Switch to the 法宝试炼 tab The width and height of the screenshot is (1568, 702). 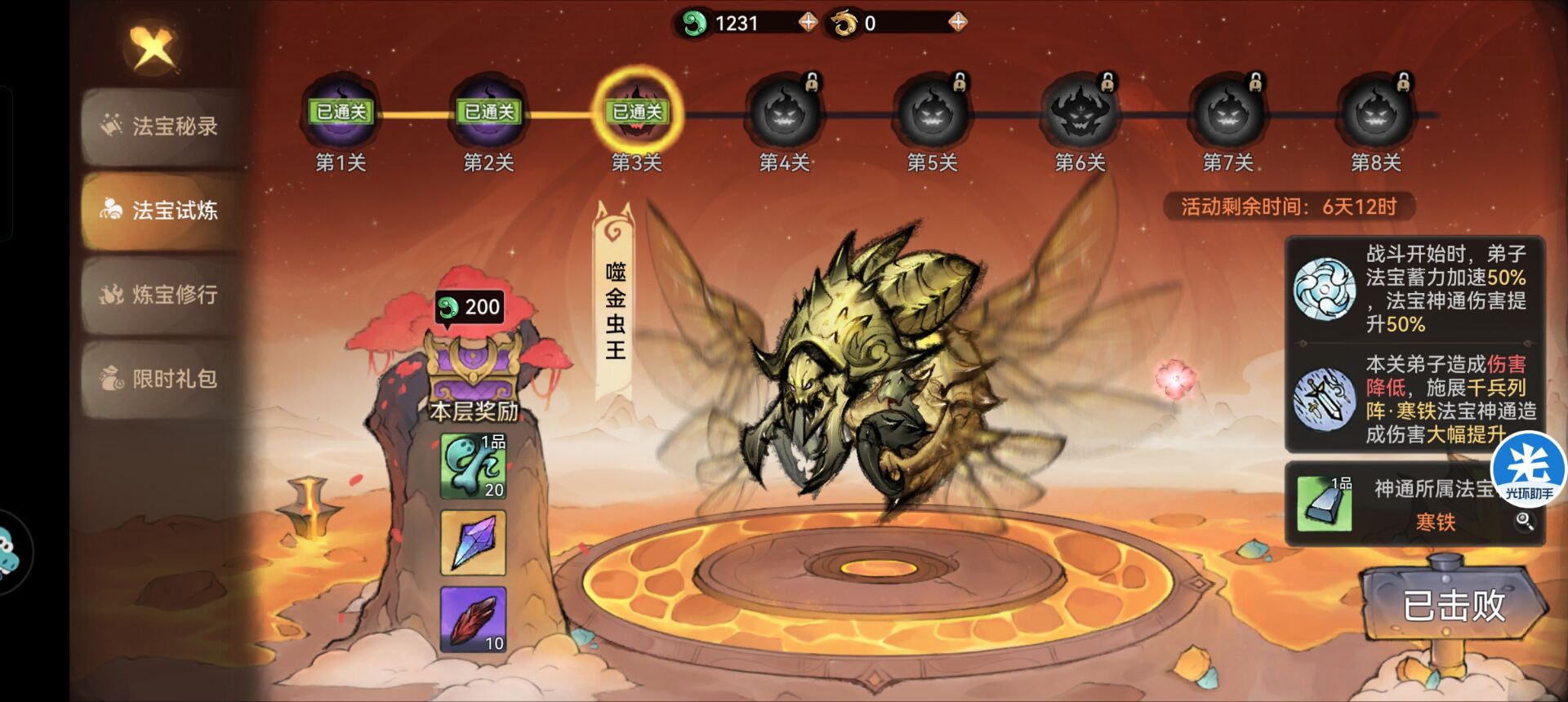[163, 210]
